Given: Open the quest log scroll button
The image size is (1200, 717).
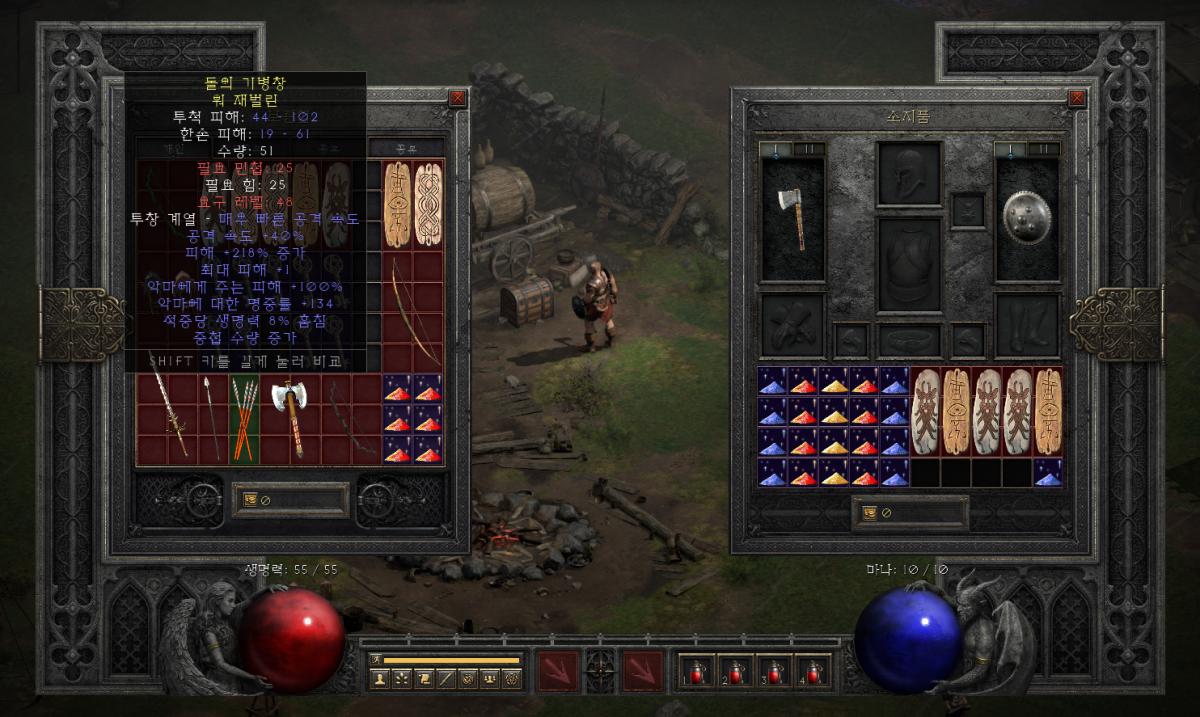Looking at the screenshot, I should coord(425,679).
